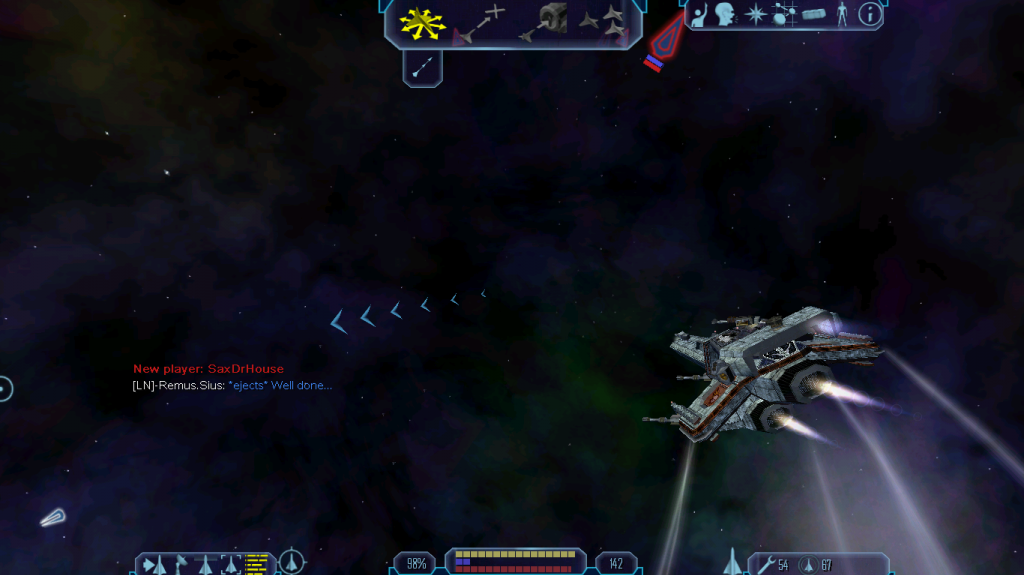The image size is (1024, 575).
Task: Select the bracketed ship target icon
Action: 230,565
